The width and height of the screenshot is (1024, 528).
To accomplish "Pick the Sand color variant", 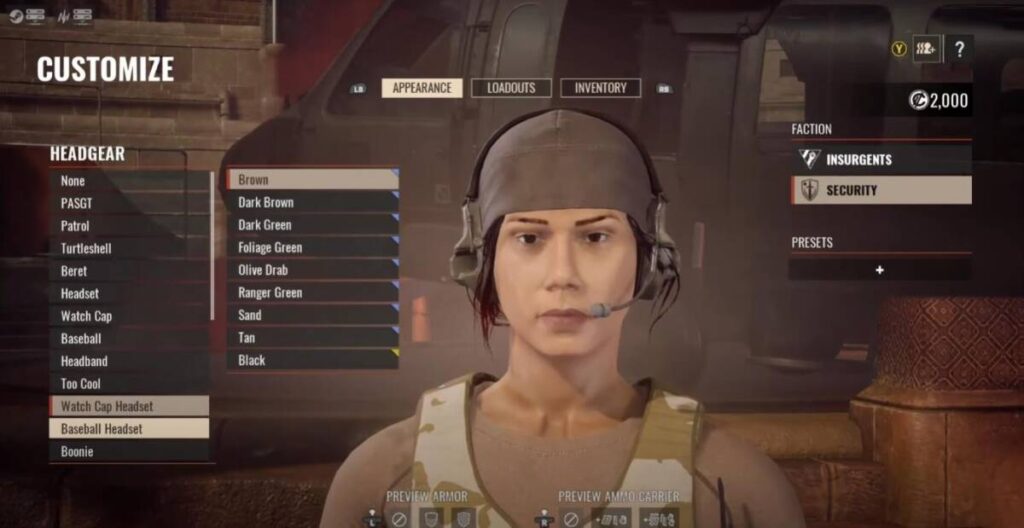I will 312,315.
